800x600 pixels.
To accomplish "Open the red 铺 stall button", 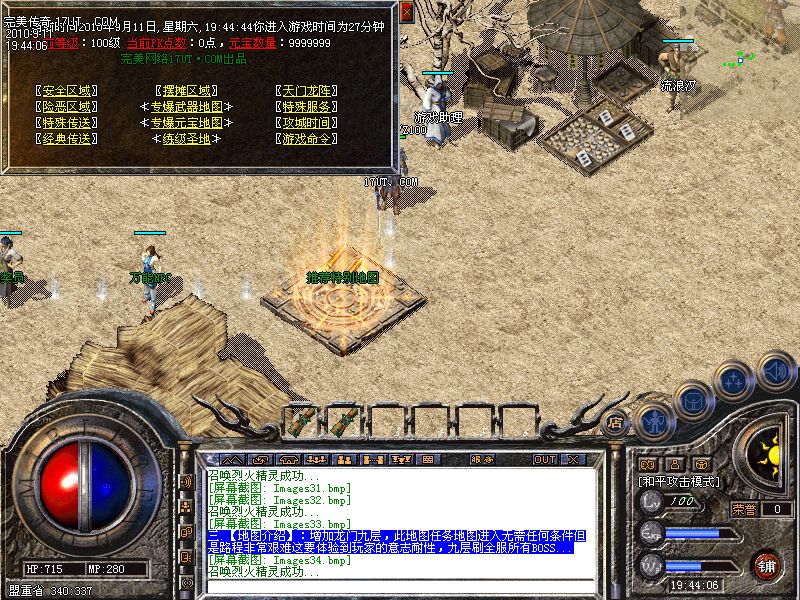I will click(x=766, y=564).
